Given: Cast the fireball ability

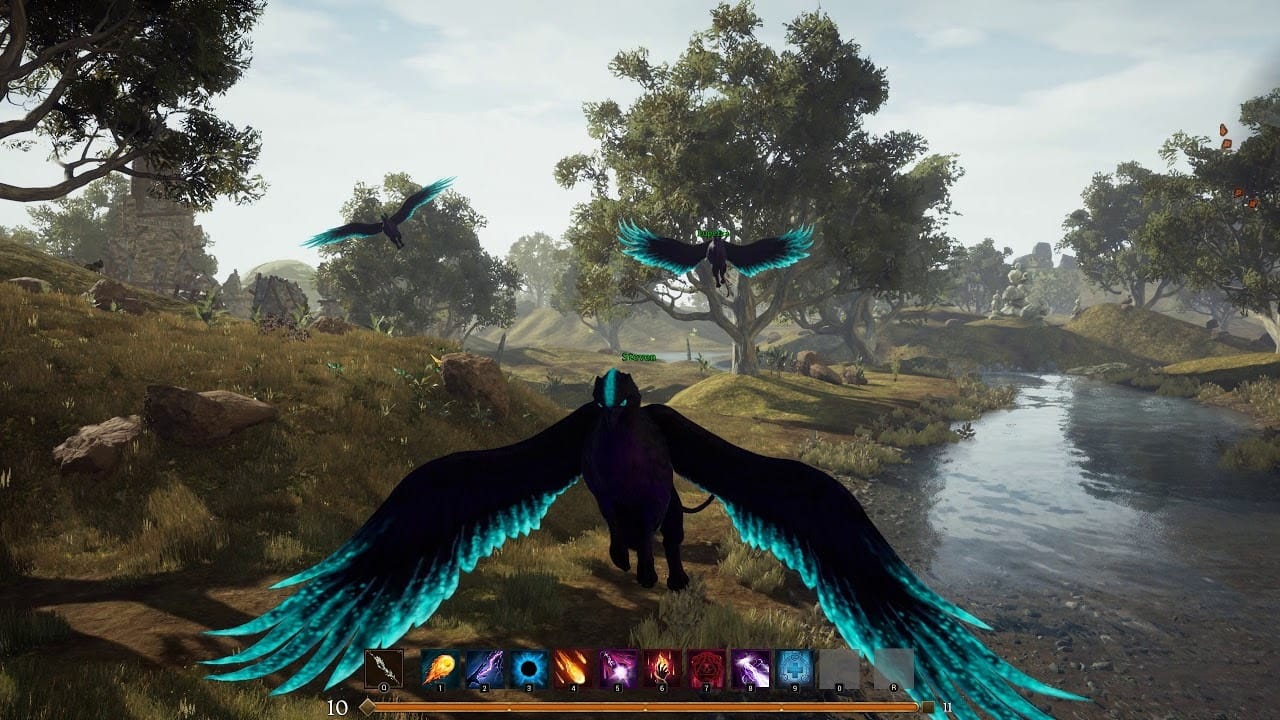Looking at the screenshot, I should click(440, 668).
